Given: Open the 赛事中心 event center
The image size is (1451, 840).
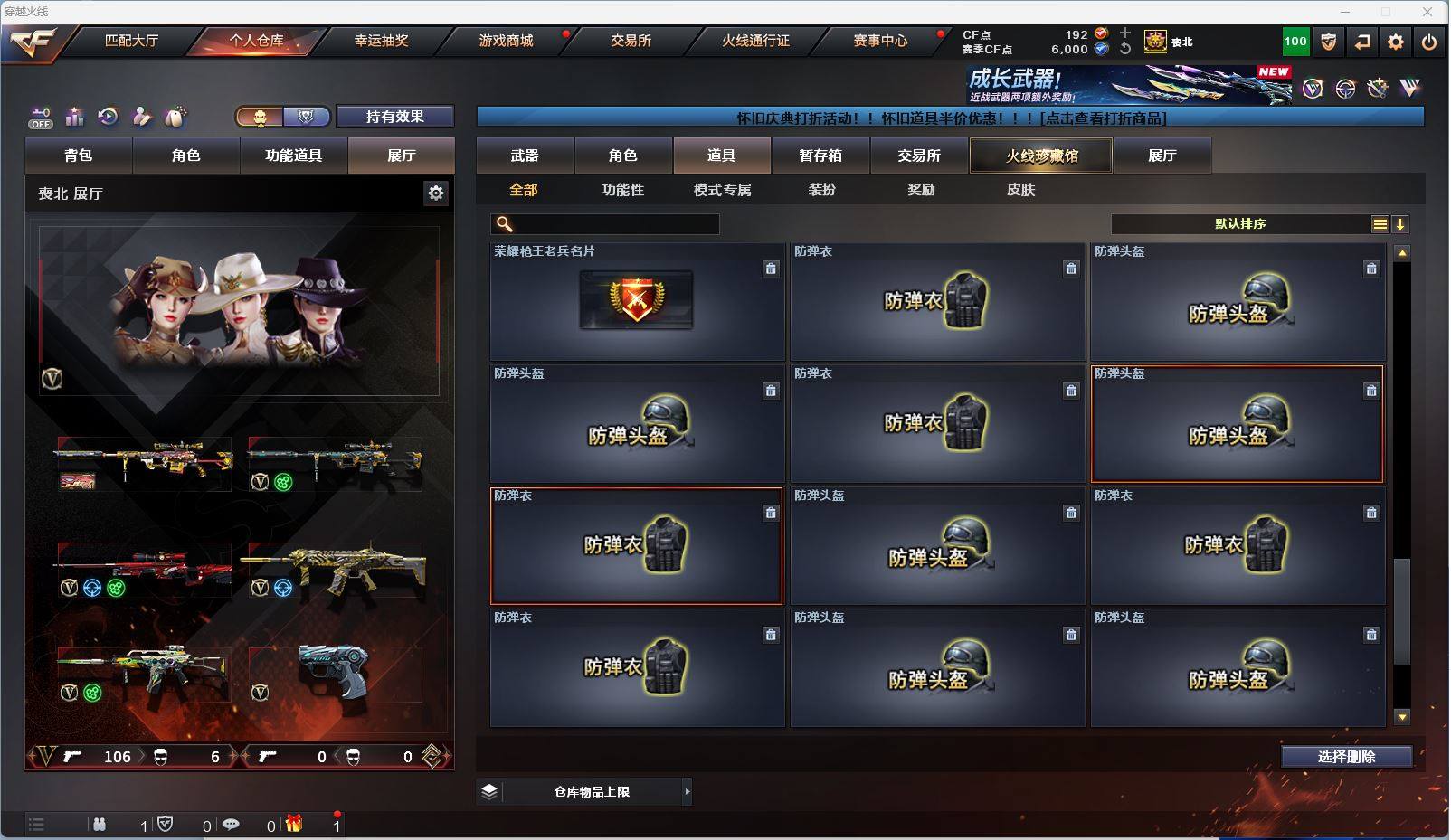Looking at the screenshot, I should click(880, 41).
